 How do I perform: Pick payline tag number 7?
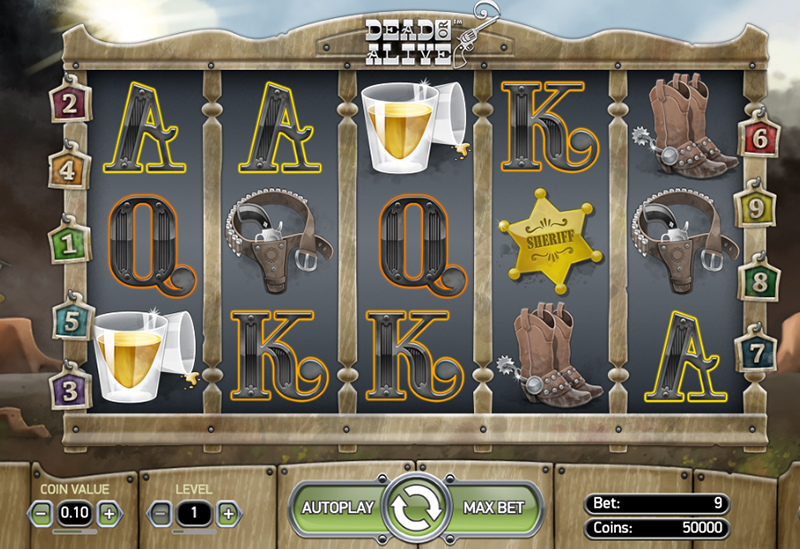(x=755, y=352)
